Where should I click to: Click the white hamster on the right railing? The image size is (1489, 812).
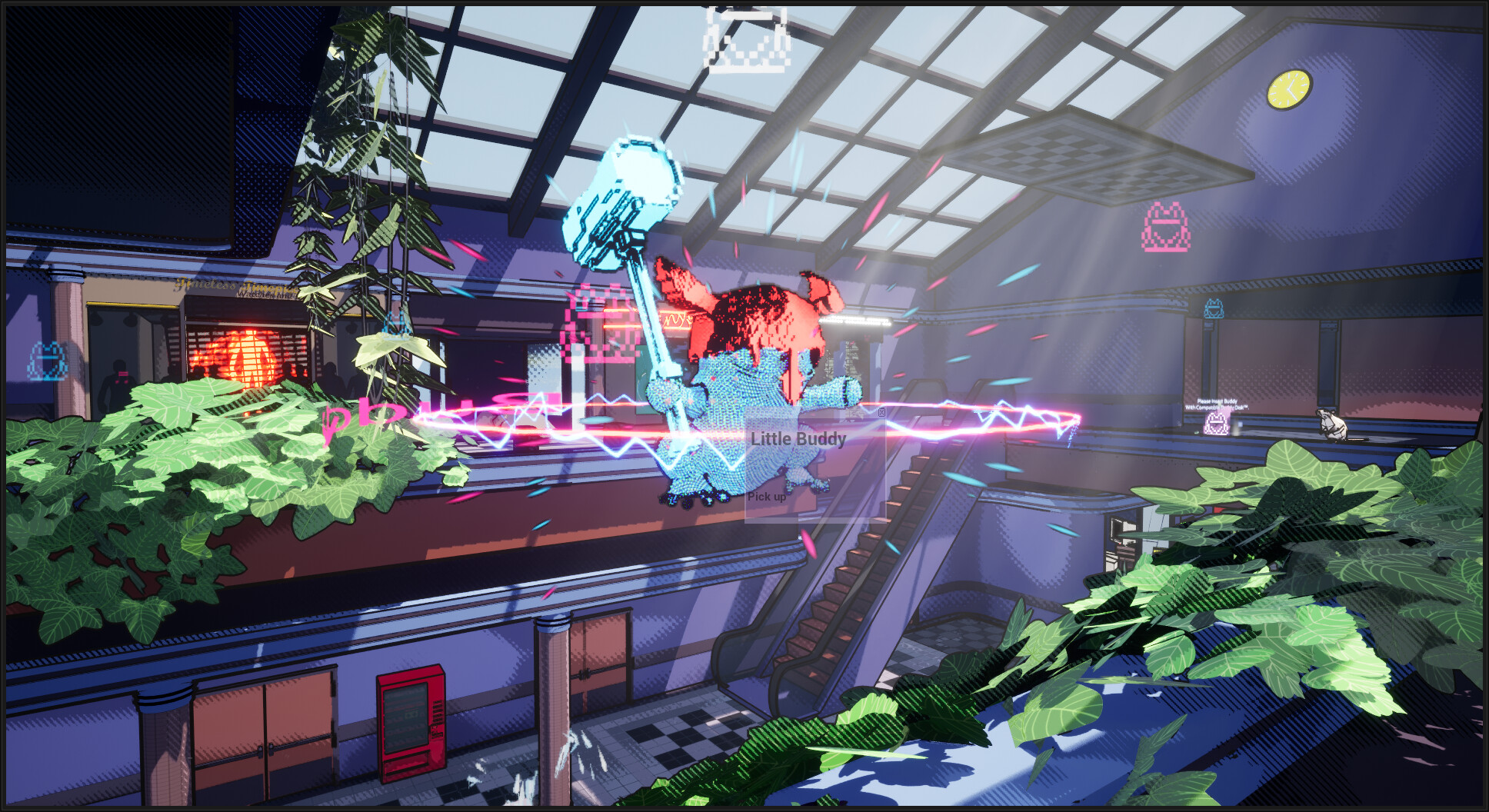click(1333, 425)
